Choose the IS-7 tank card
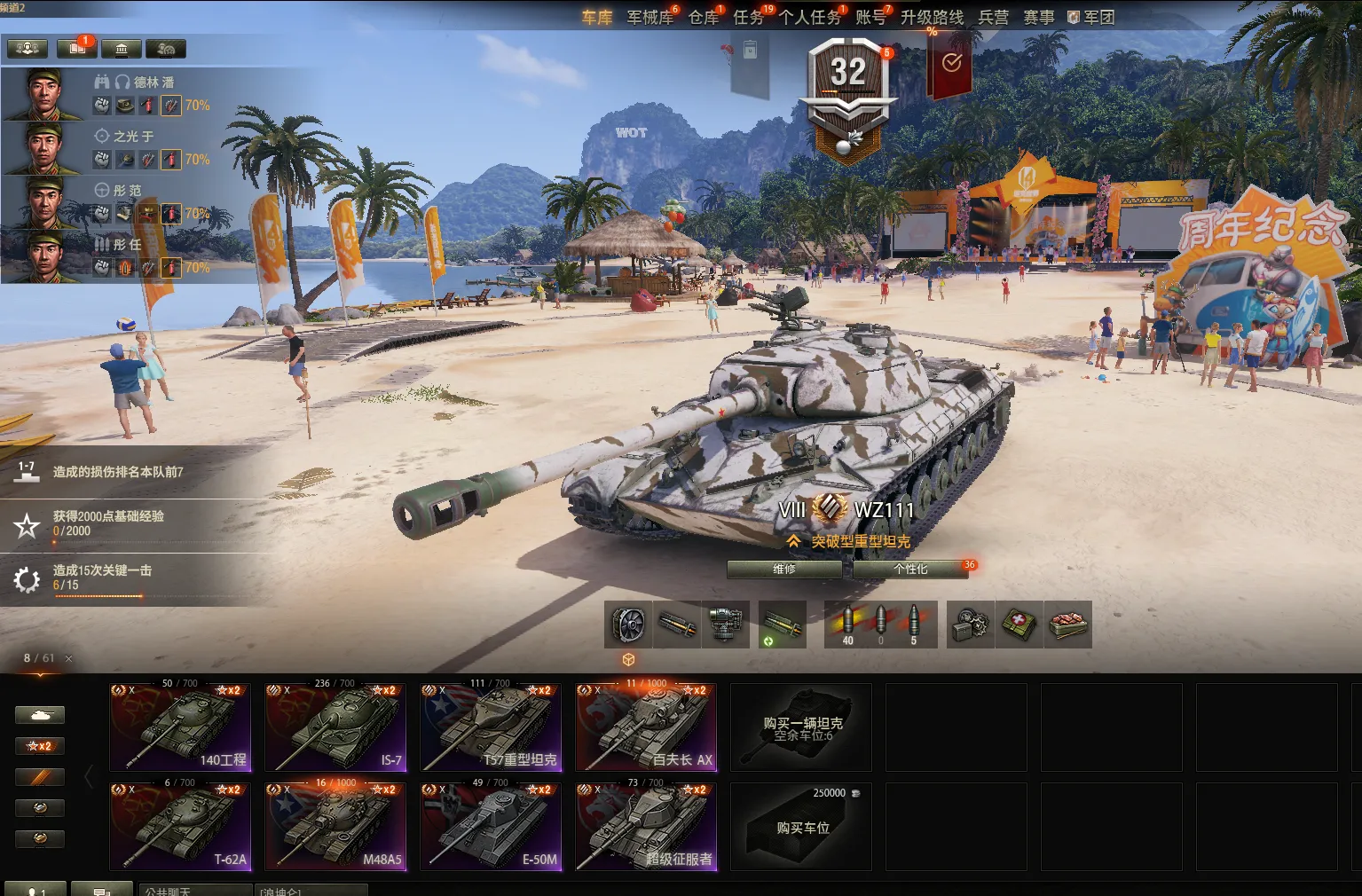Image resolution: width=1362 pixels, height=896 pixels. 335,727
